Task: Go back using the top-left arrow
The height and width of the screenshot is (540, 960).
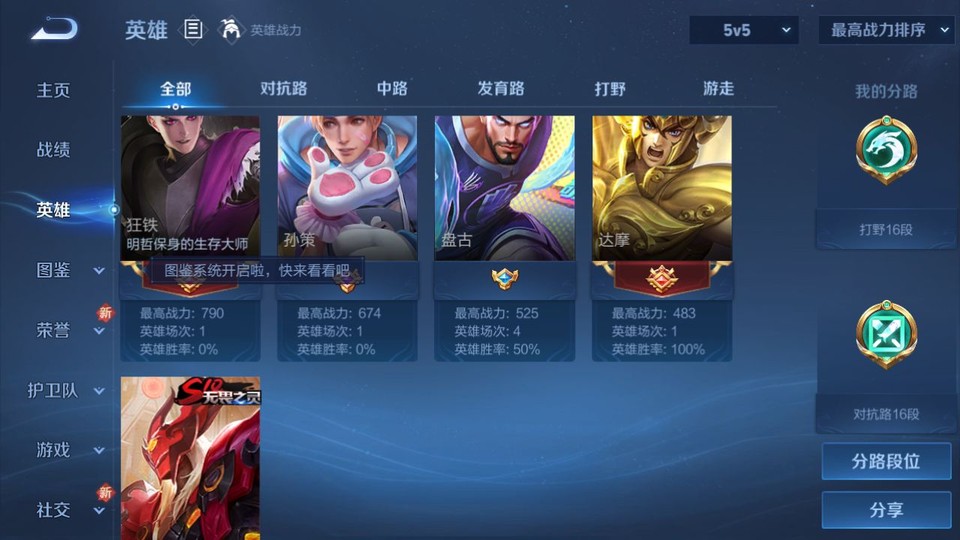Action: pyautogui.click(x=54, y=30)
